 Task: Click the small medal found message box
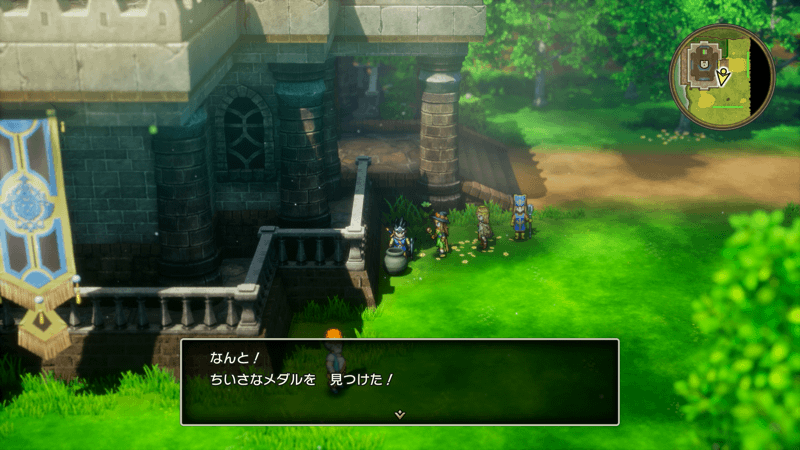(399, 380)
